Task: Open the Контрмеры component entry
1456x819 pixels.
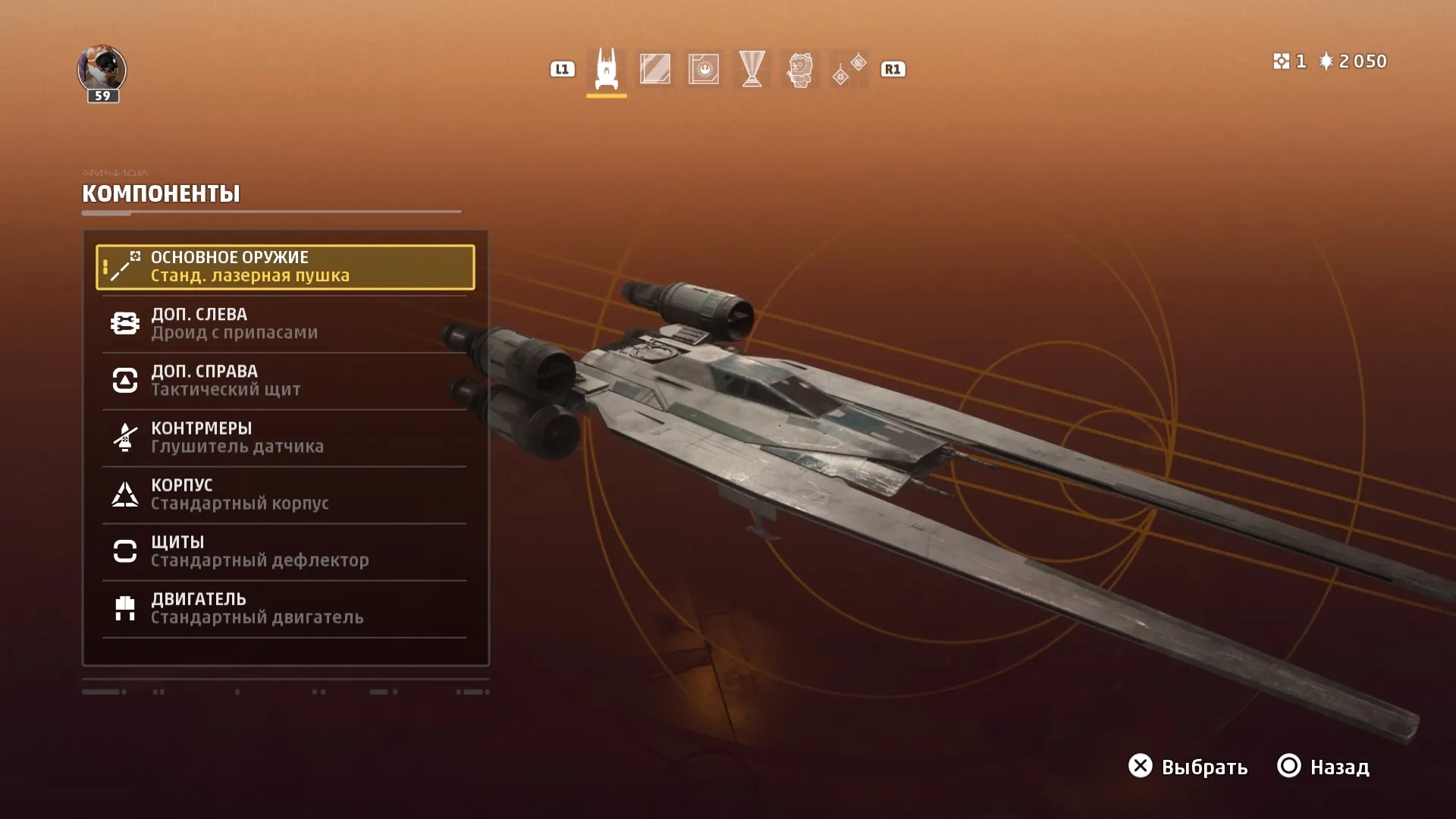Action: (x=285, y=438)
